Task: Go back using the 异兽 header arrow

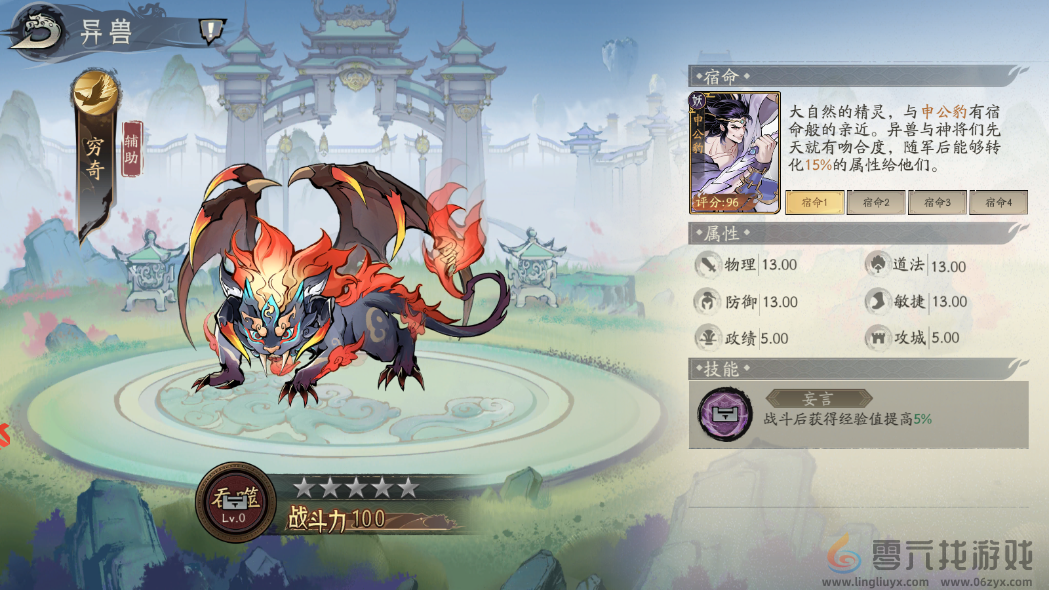Action: pyautogui.click(x=36, y=30)
